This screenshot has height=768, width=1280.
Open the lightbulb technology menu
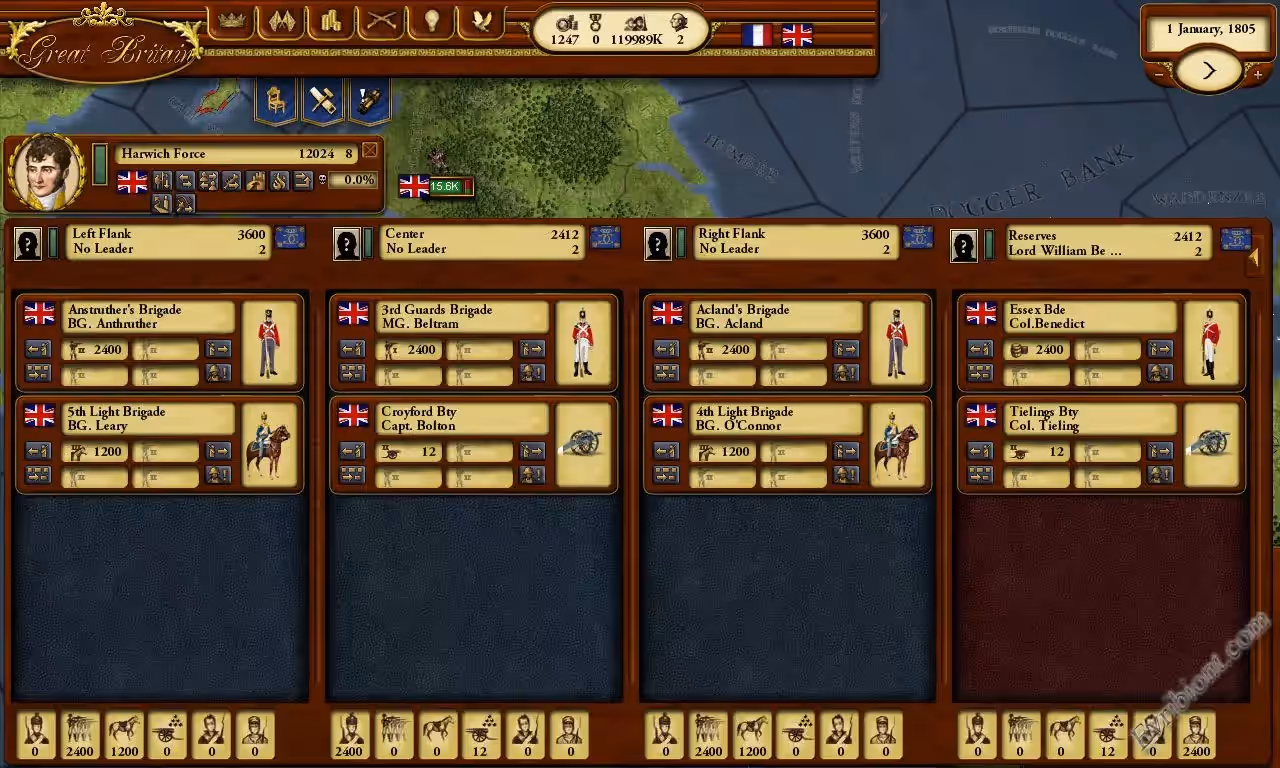coord(432,22)
